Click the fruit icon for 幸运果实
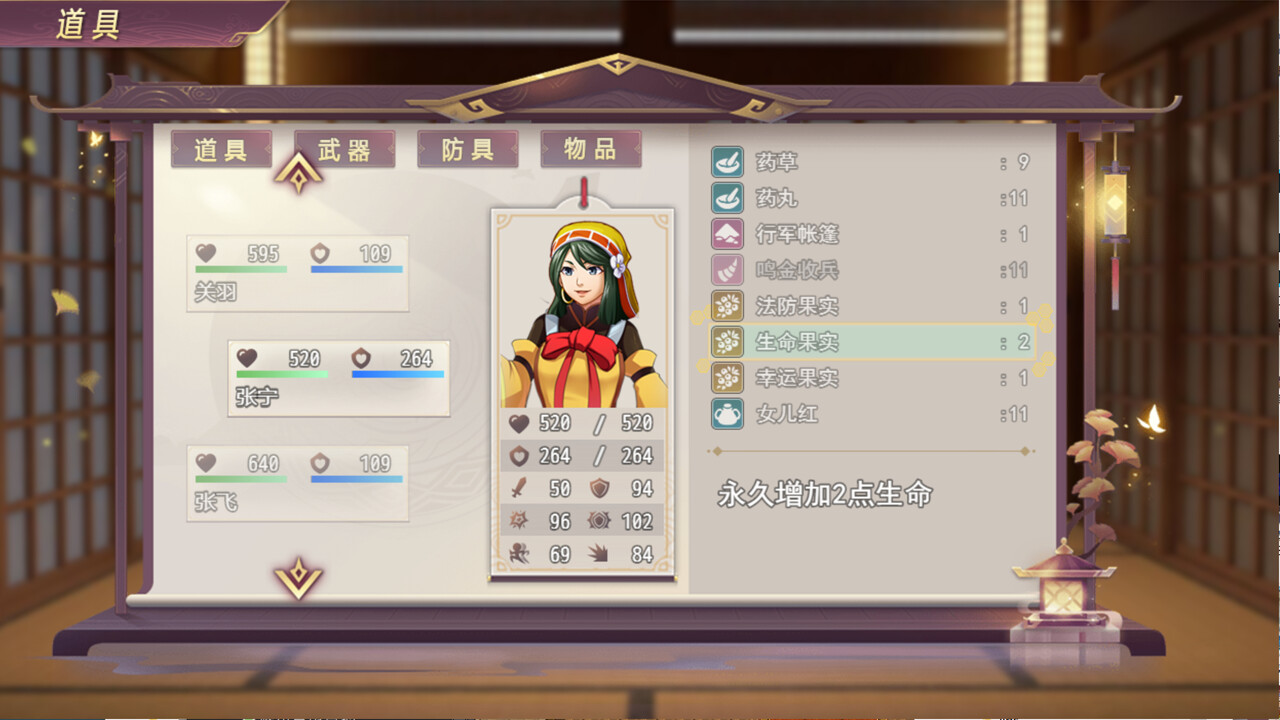The width and height of the screenshot is (1280, 720). [722, 378]
